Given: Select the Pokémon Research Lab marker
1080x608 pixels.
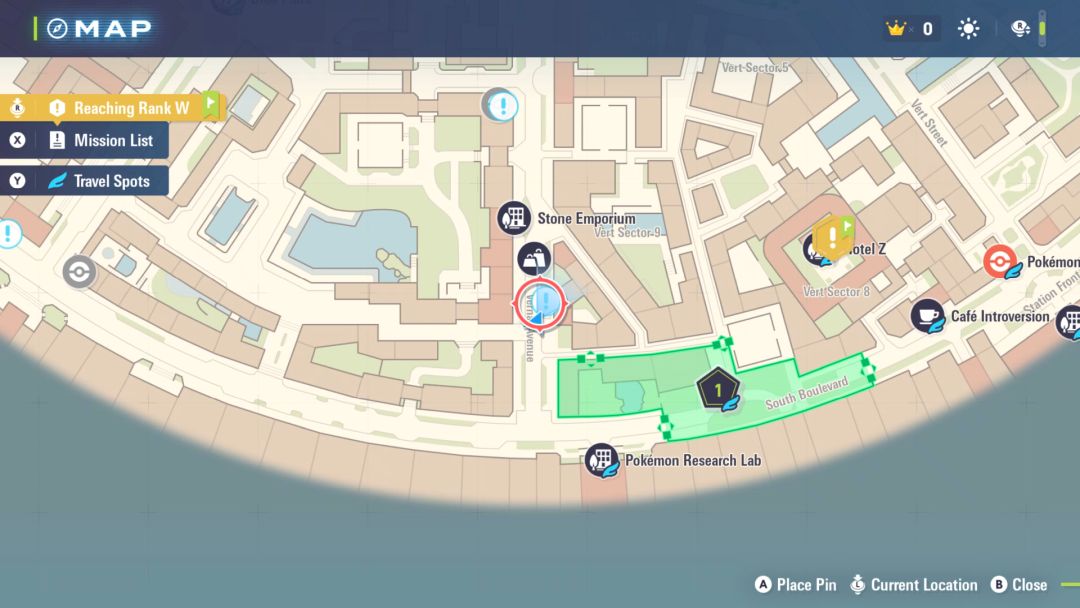Looking at the screenshot, I should coord(601,461).
